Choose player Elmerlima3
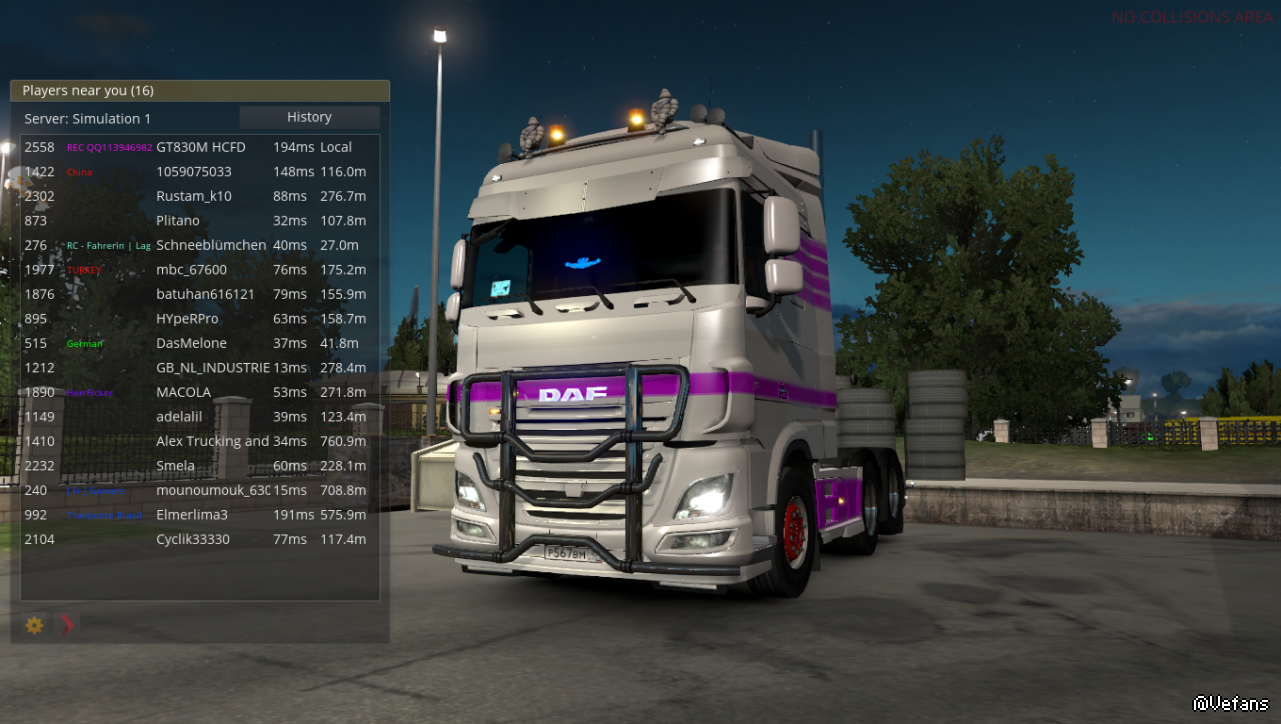Screen dimensions: 1281x724 (192, 515)
